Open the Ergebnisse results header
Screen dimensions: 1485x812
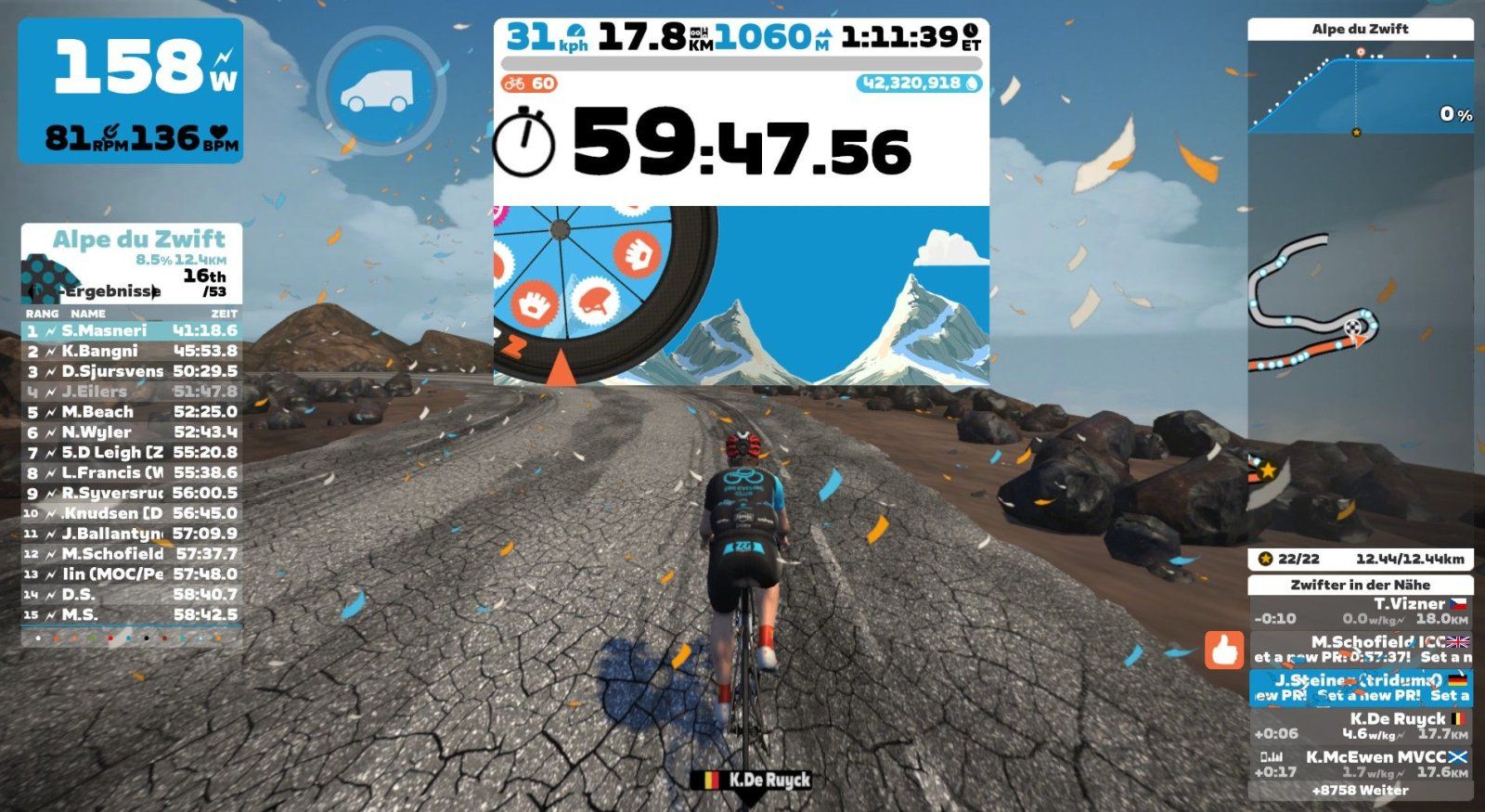click(111, 291)
